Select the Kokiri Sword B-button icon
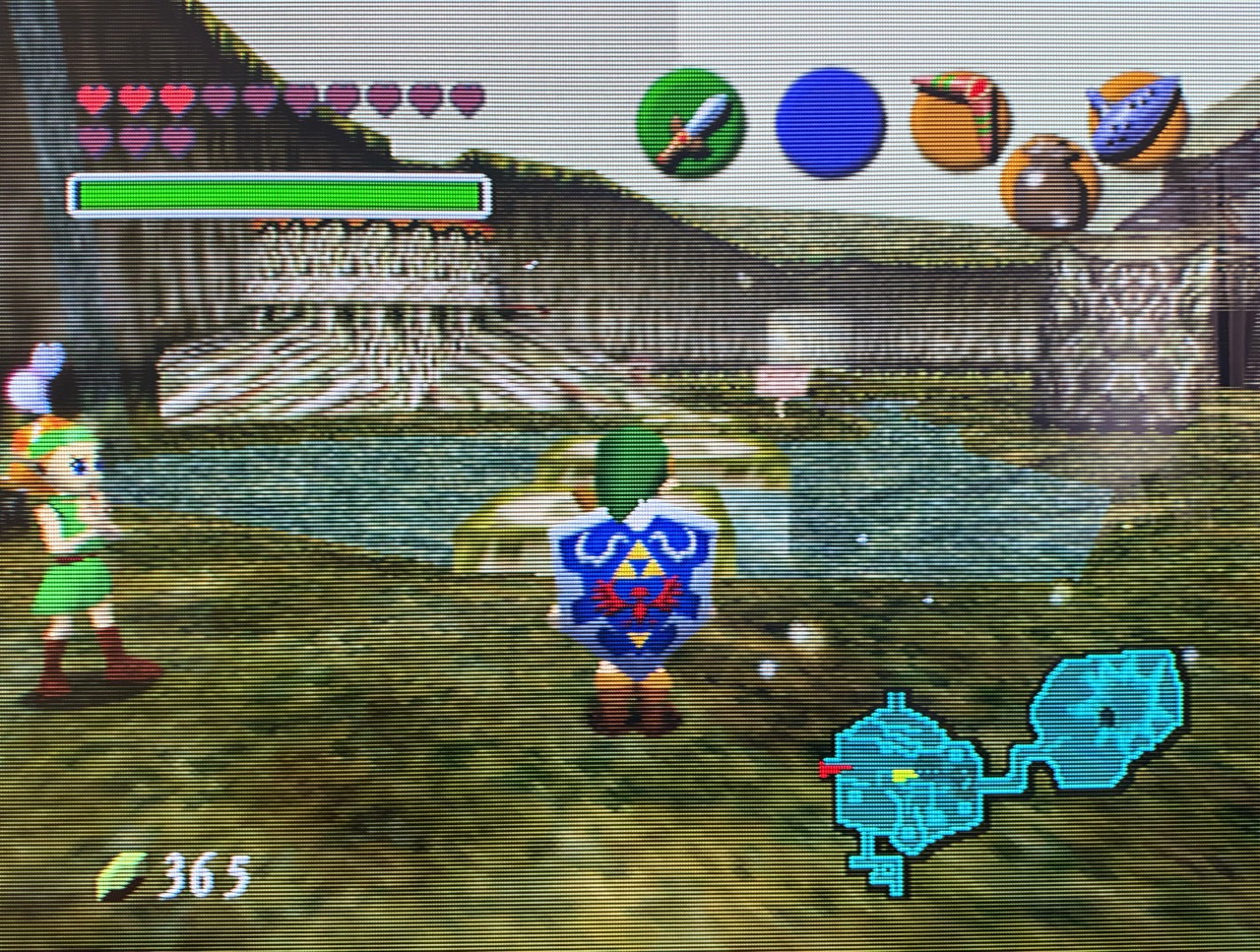This screenshot has width=1260, height=952. point(691,123)
